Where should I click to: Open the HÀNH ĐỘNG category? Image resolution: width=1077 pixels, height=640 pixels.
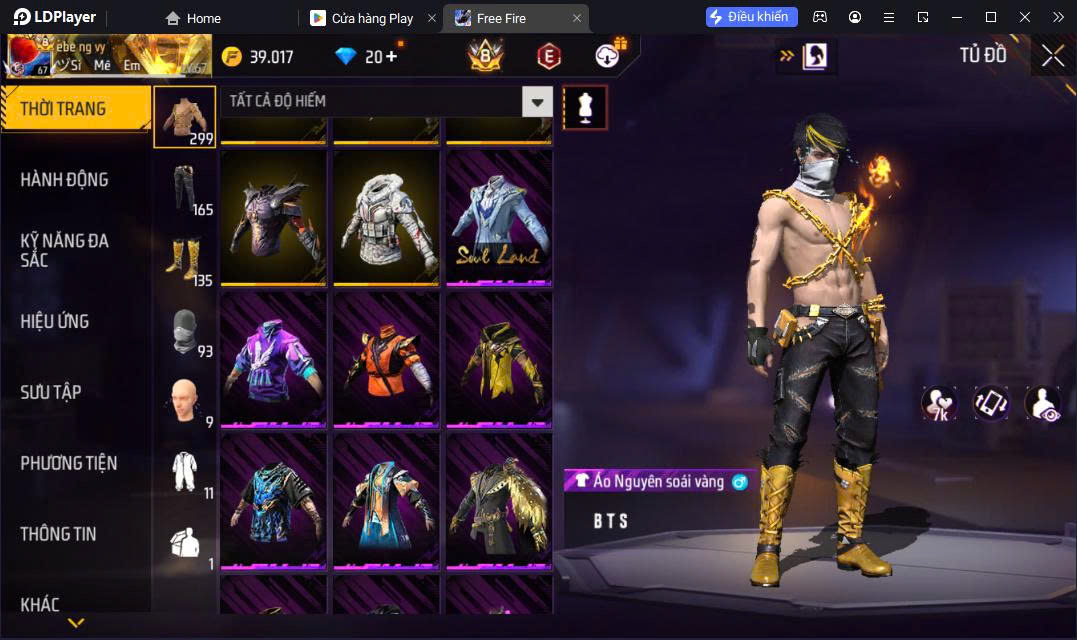pos(65,180)
